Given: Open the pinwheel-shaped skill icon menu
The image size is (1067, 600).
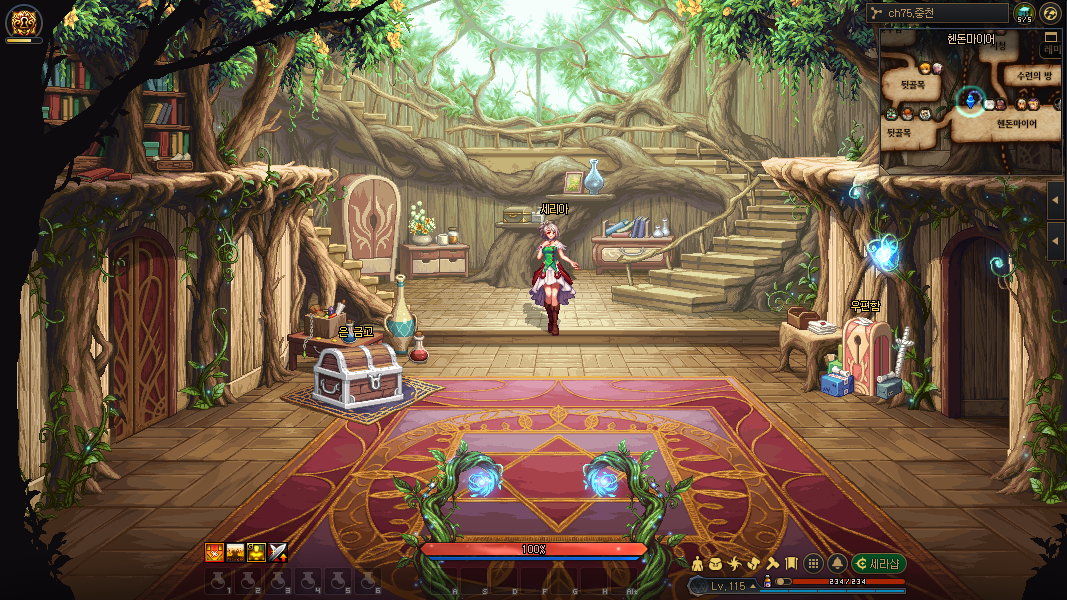Looking at the screenshot, I should click(734, 564).
